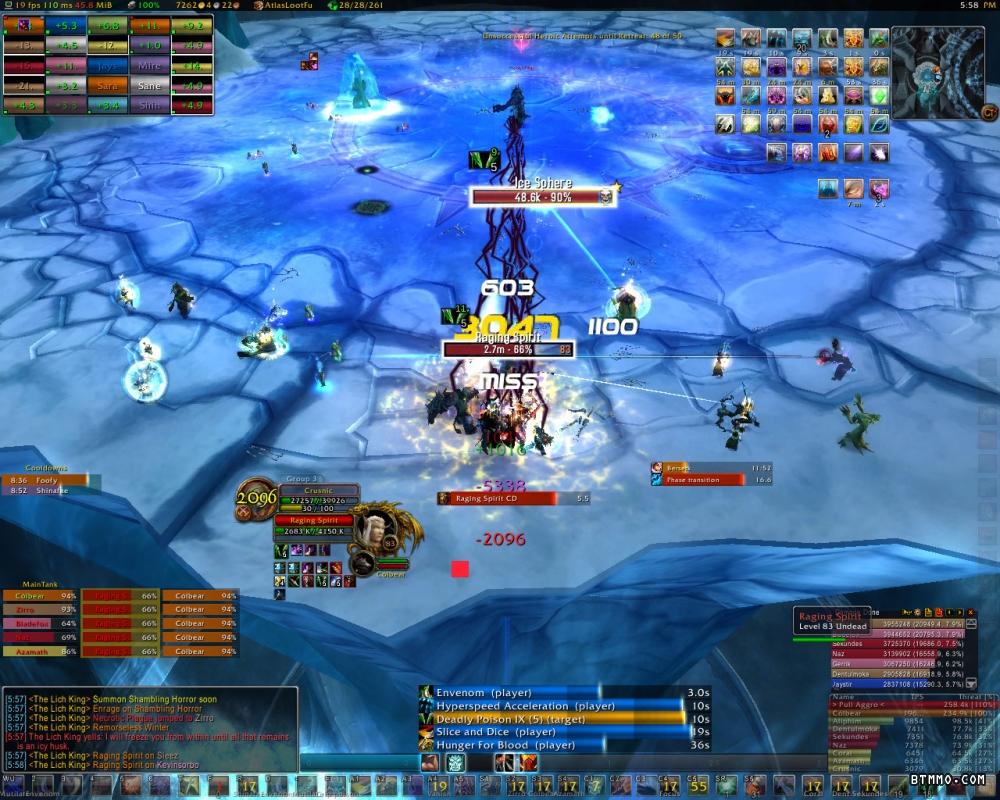
Task: Open the minimap in the corner
Action: tap(939, 72)
